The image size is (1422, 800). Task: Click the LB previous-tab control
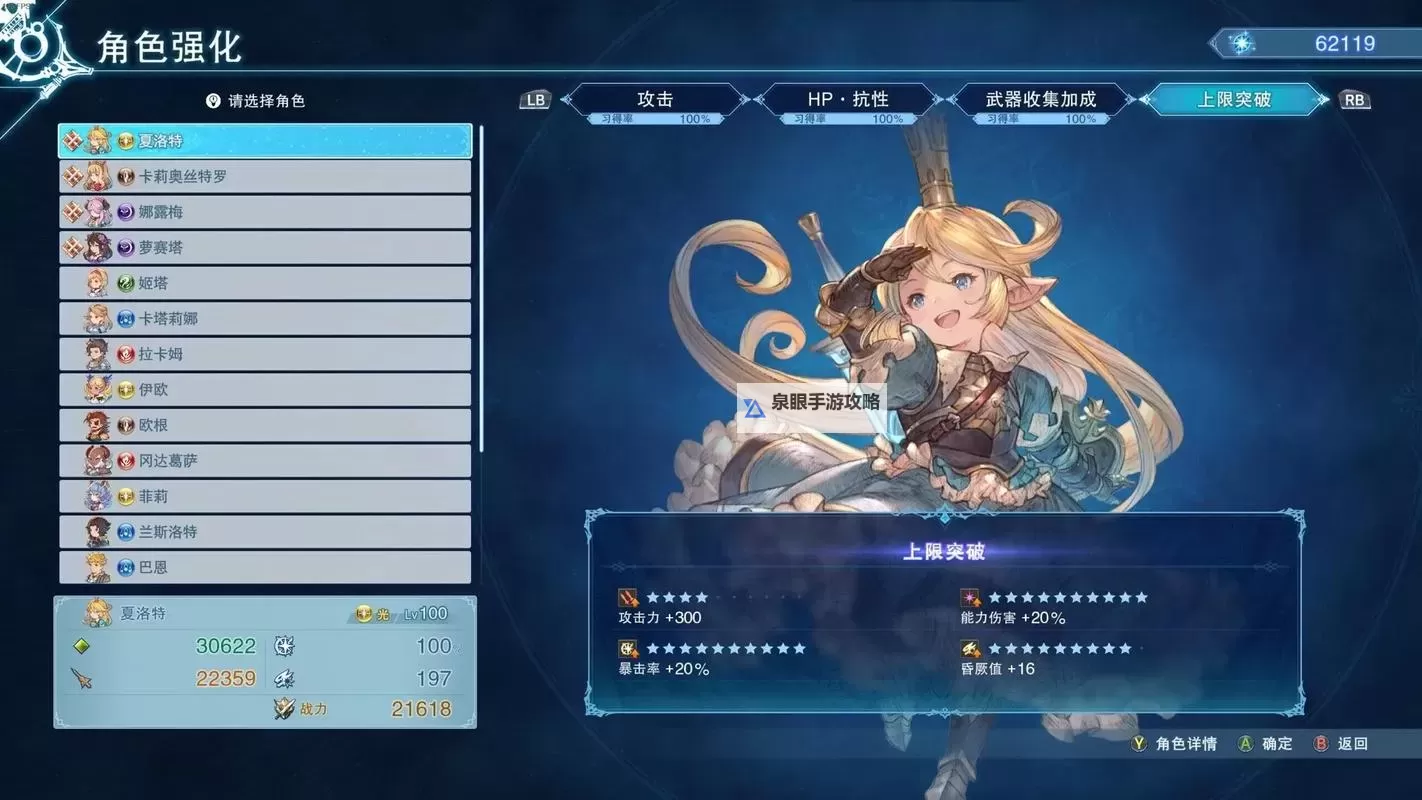click(534, 99)
